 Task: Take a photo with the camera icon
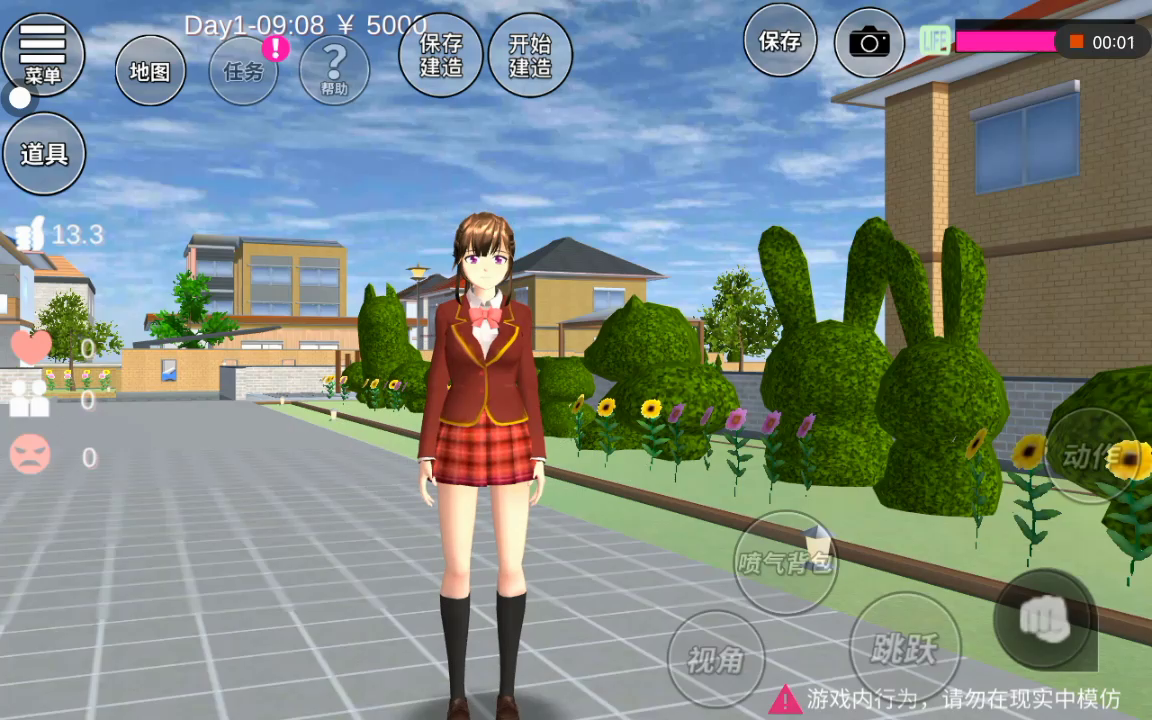pyautogui.click(x=869, y=42)
